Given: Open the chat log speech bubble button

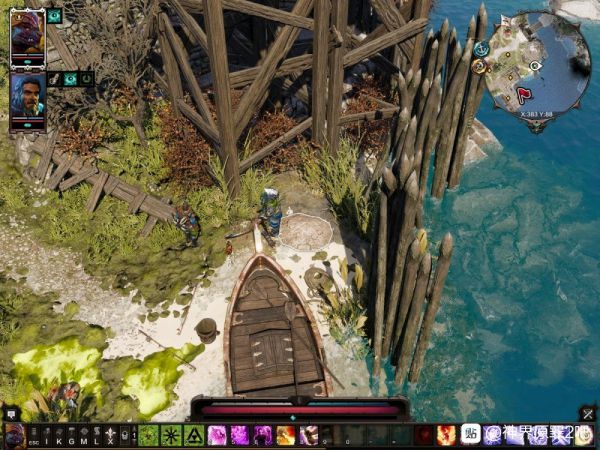Looking at the screenshot, I should point(12,413).
